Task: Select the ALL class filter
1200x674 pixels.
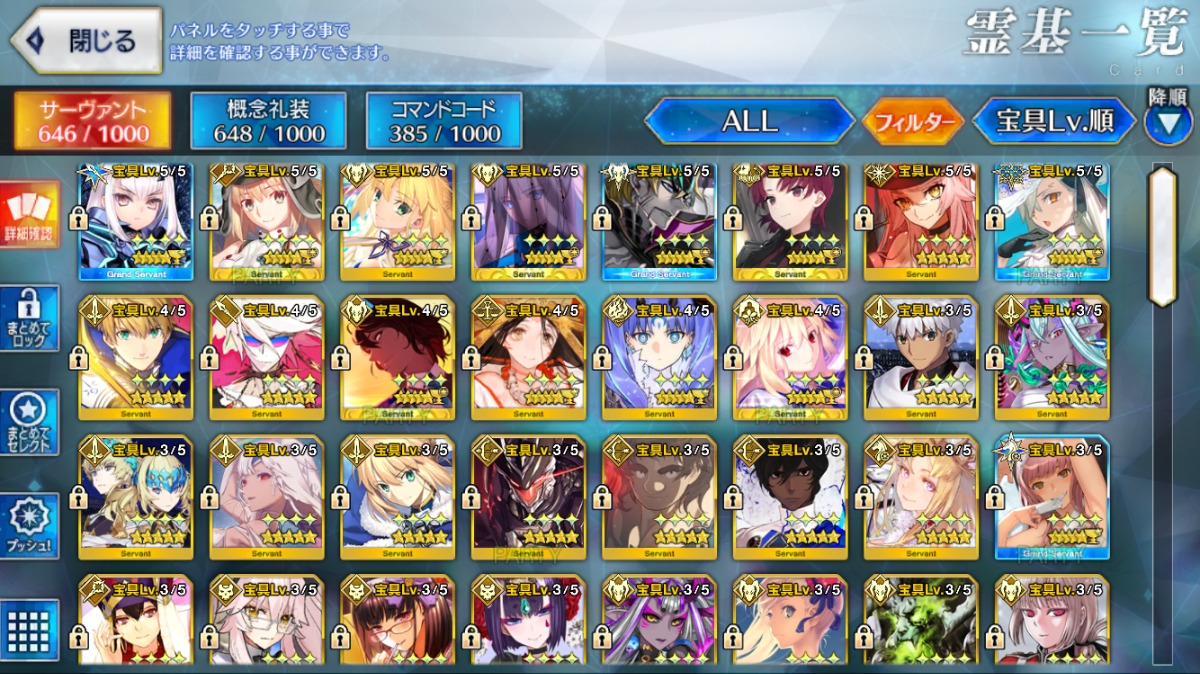Action: coord(750,121)
